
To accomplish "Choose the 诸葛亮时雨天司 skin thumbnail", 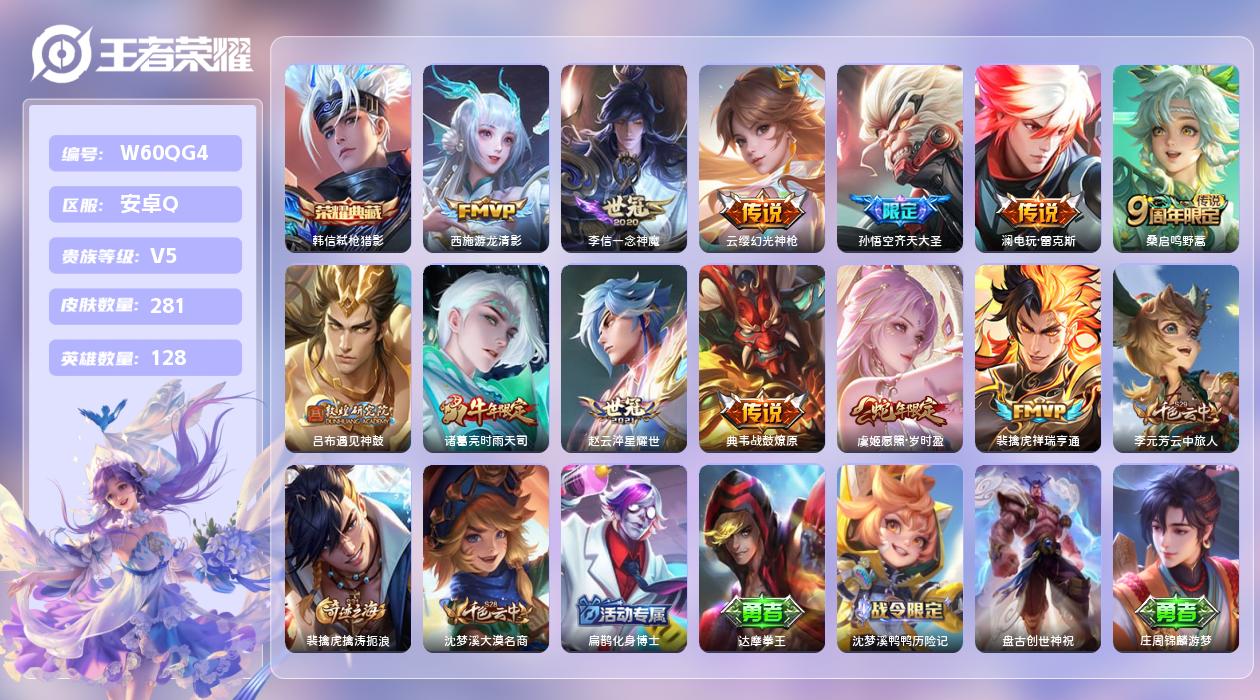I will pos(486,358).
